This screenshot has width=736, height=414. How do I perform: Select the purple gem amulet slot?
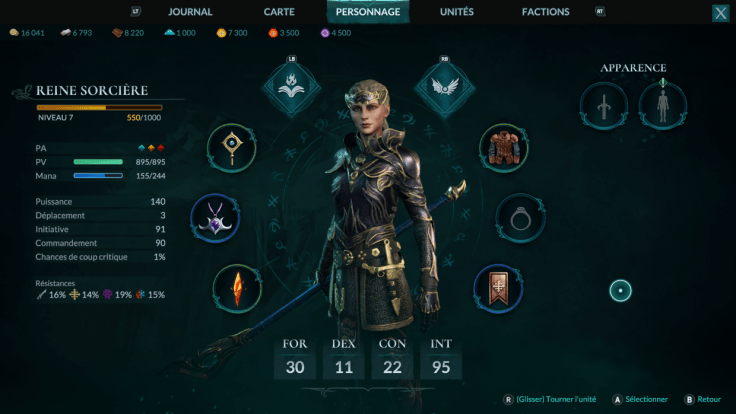pyautogui.click(x=214, y=218)
